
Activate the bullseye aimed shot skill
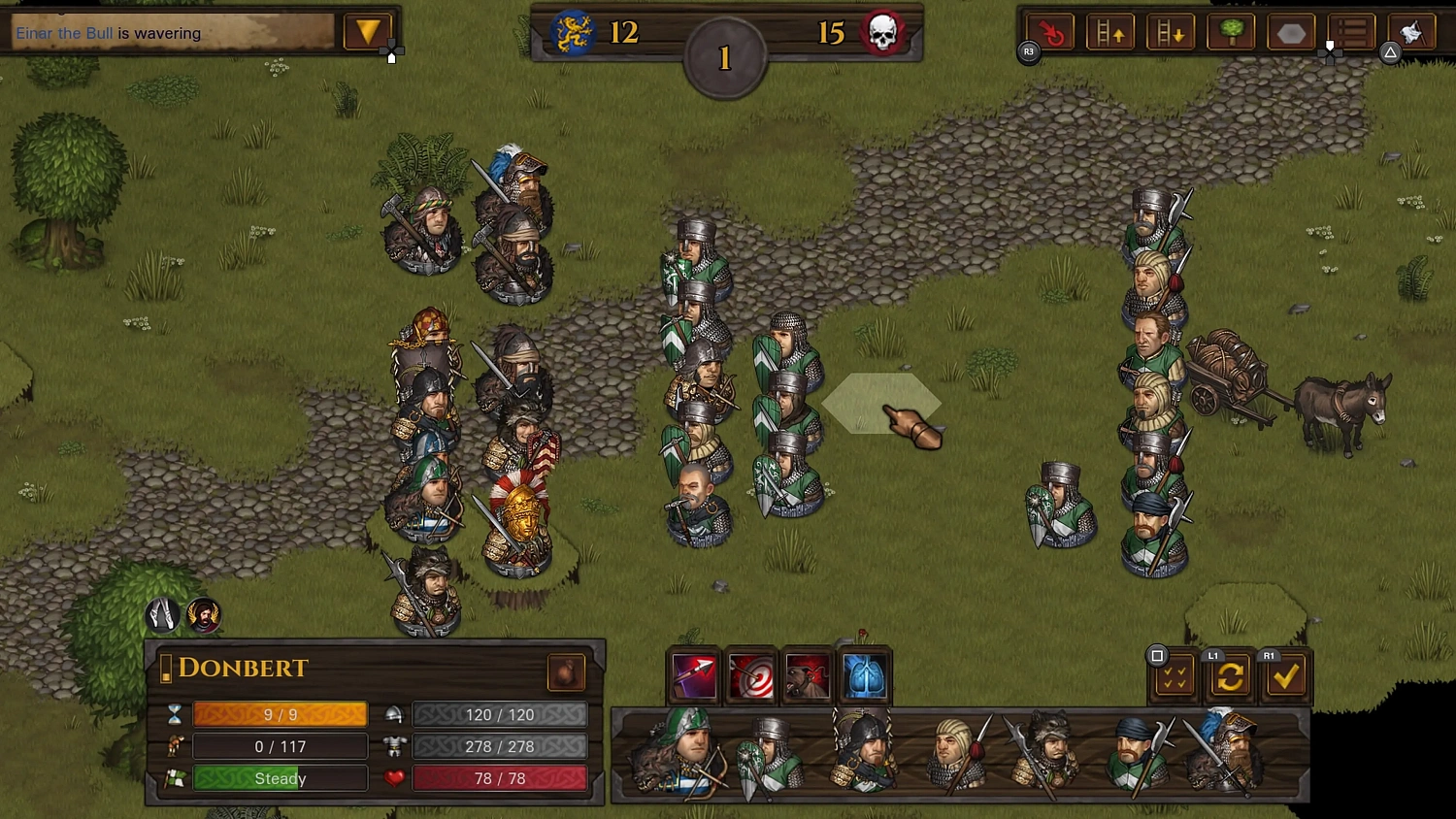click(750, 675)
